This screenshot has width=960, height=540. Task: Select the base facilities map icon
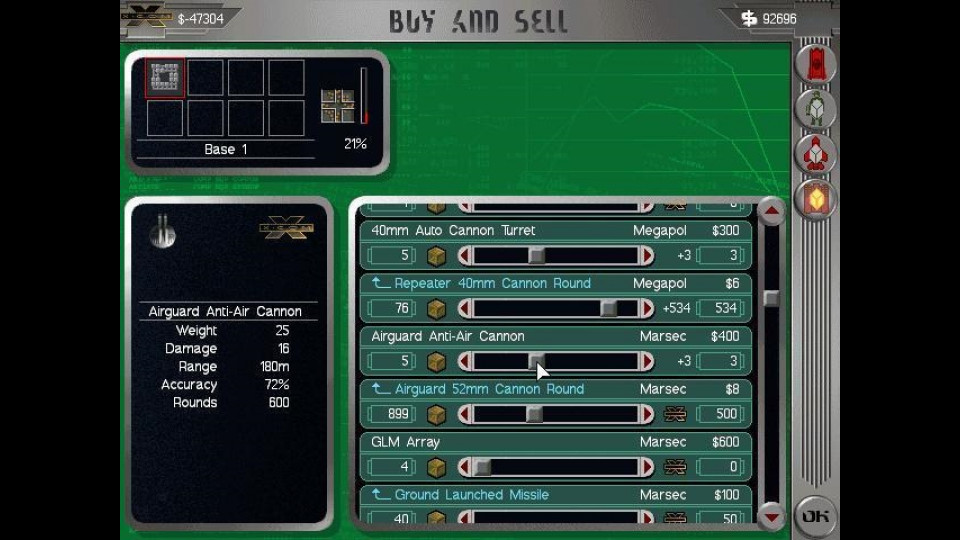coord(338,106)
